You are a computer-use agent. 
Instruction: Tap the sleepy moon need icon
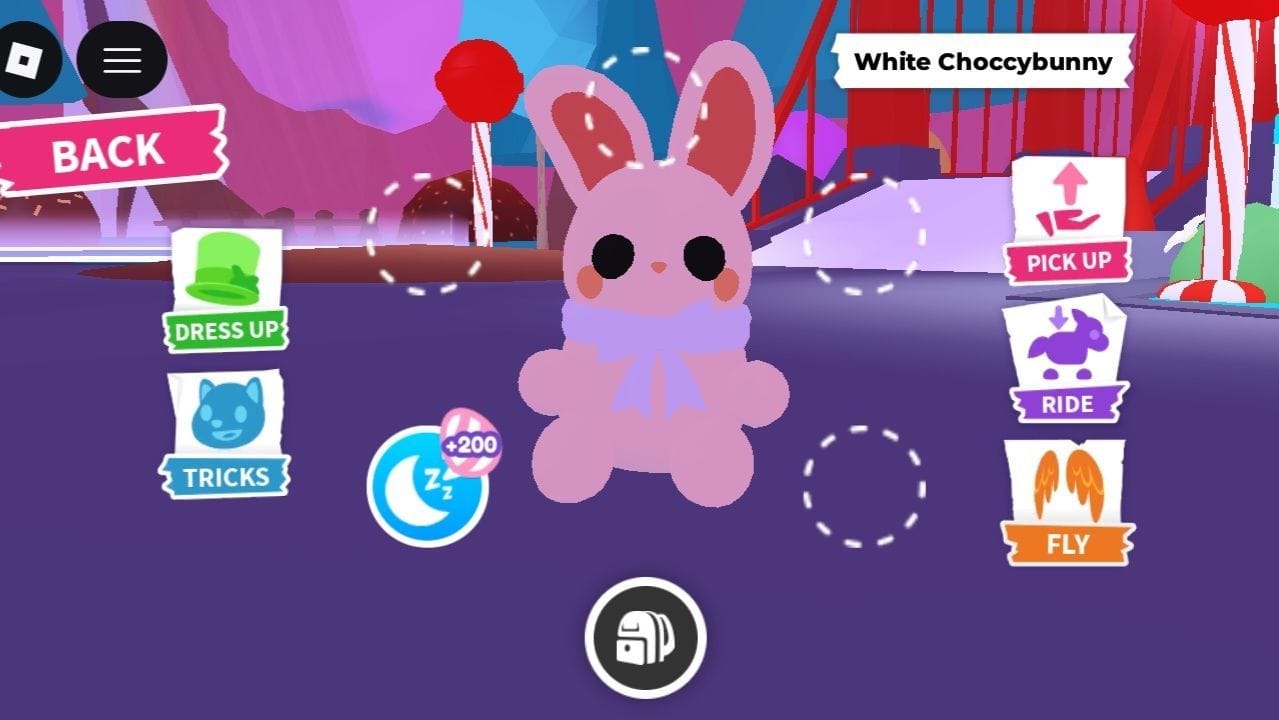[x=427, y=487]
